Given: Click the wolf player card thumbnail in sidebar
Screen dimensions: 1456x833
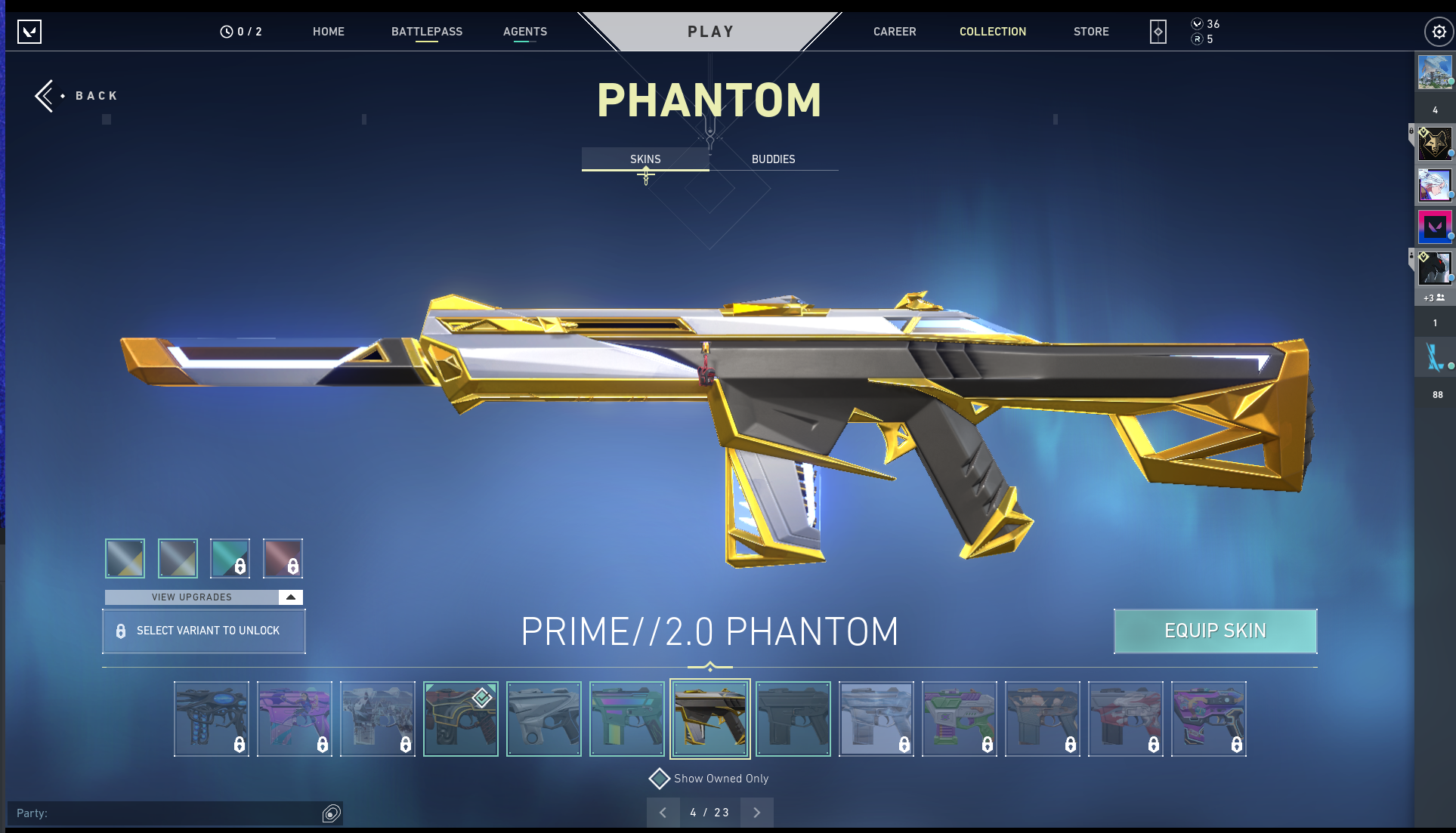Looking at the screenshot, I should point(1436,143).
